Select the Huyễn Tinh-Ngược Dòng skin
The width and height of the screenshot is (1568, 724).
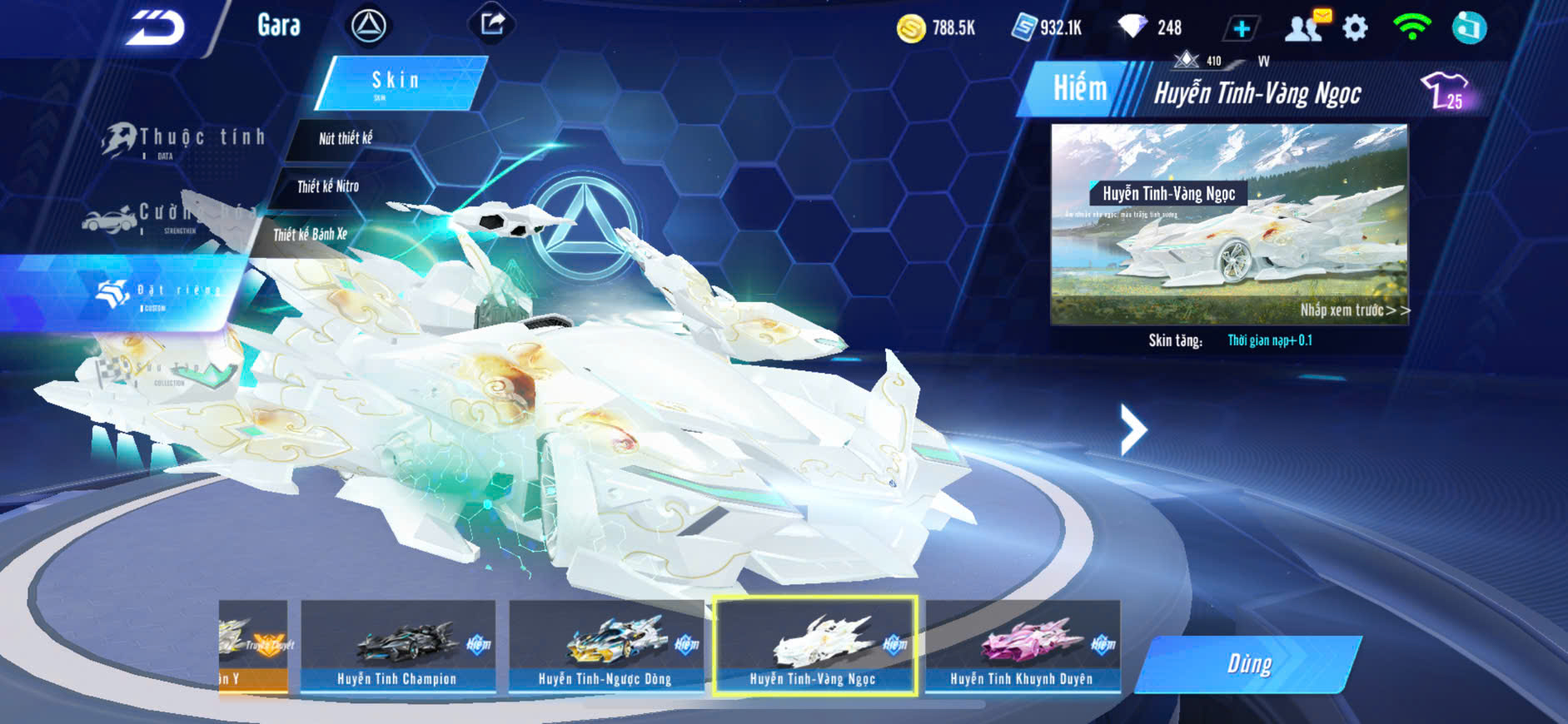pyautogui.click(x=605, y=647)
